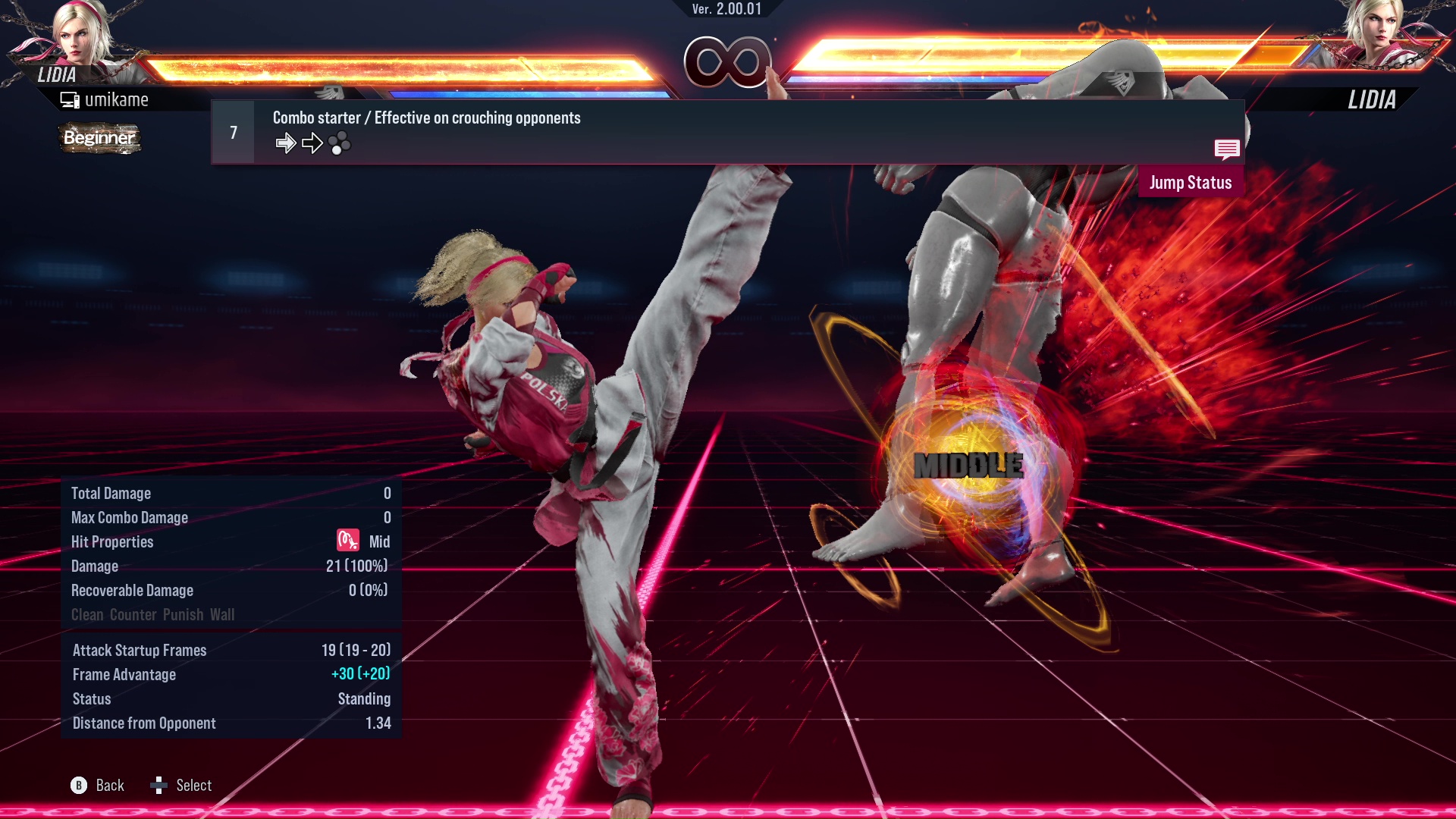Select the white forward arrow input icon
Image resolution: width=1456 pixels, height=819 pixels.
tap(287, 142)
